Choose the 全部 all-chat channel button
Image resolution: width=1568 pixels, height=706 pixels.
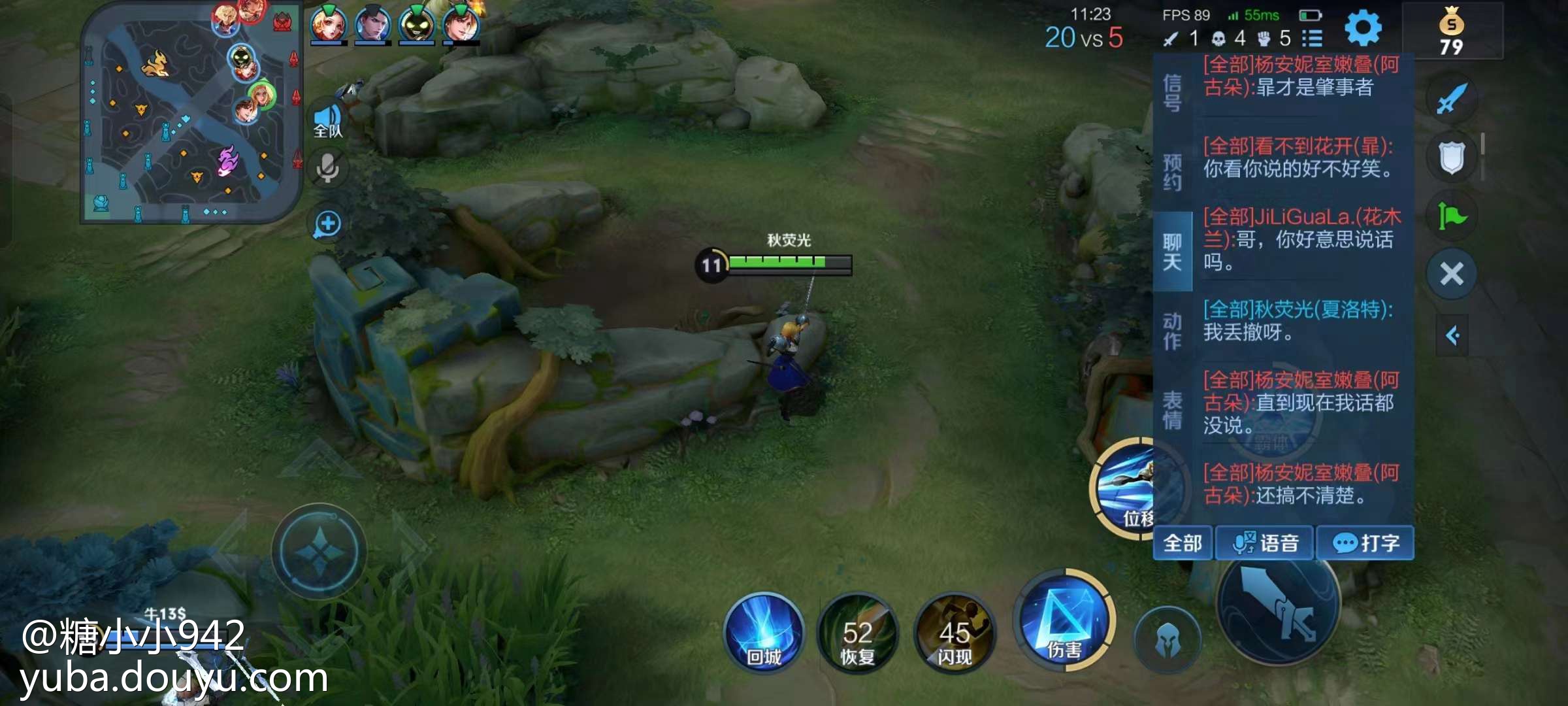1183,543
